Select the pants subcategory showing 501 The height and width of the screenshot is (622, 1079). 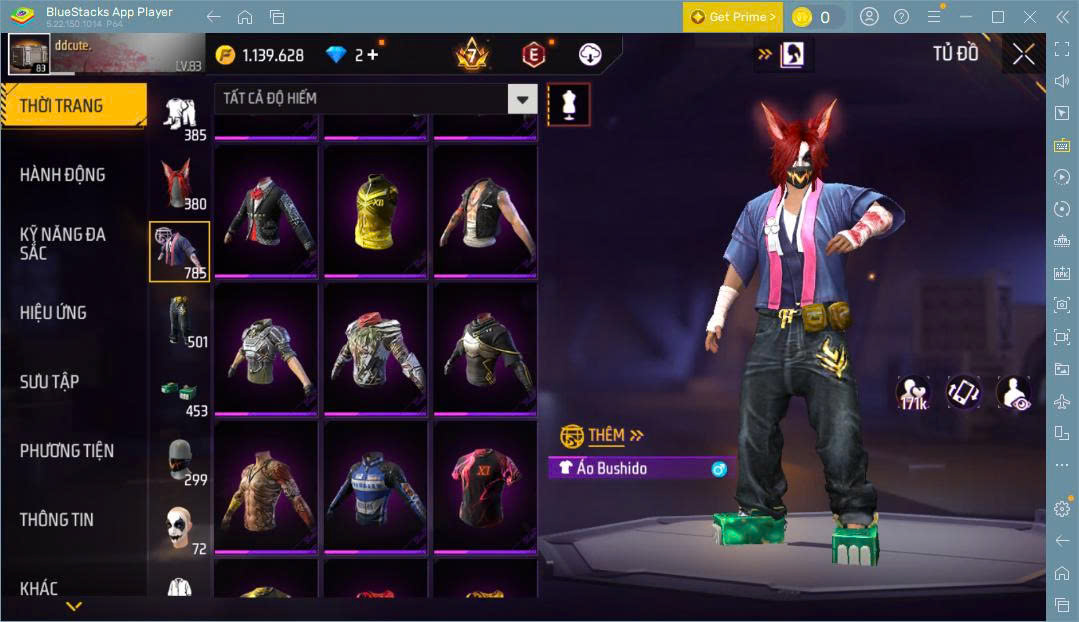tap(180, 321)
